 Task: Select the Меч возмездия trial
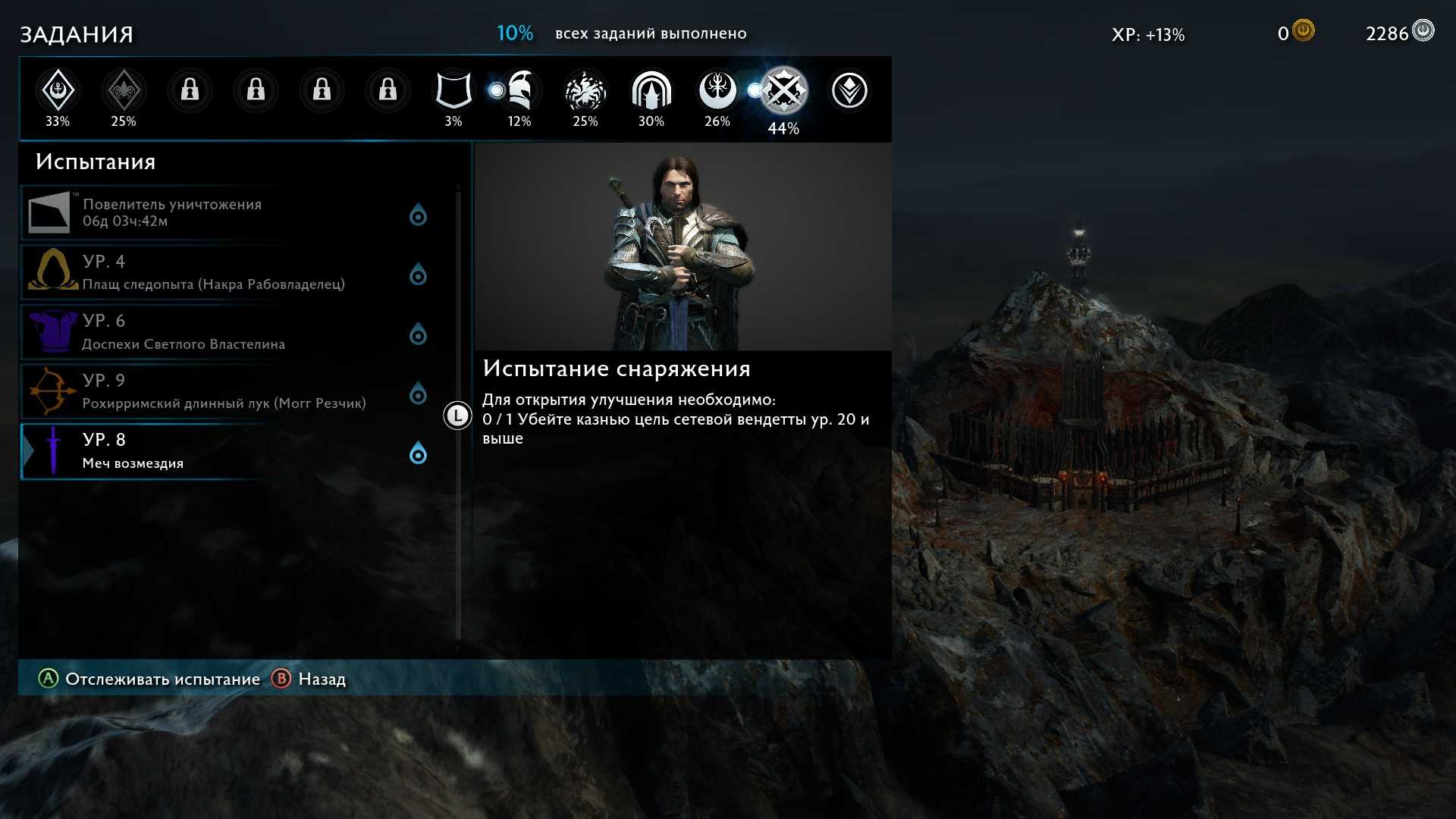[x=227, y=451]
